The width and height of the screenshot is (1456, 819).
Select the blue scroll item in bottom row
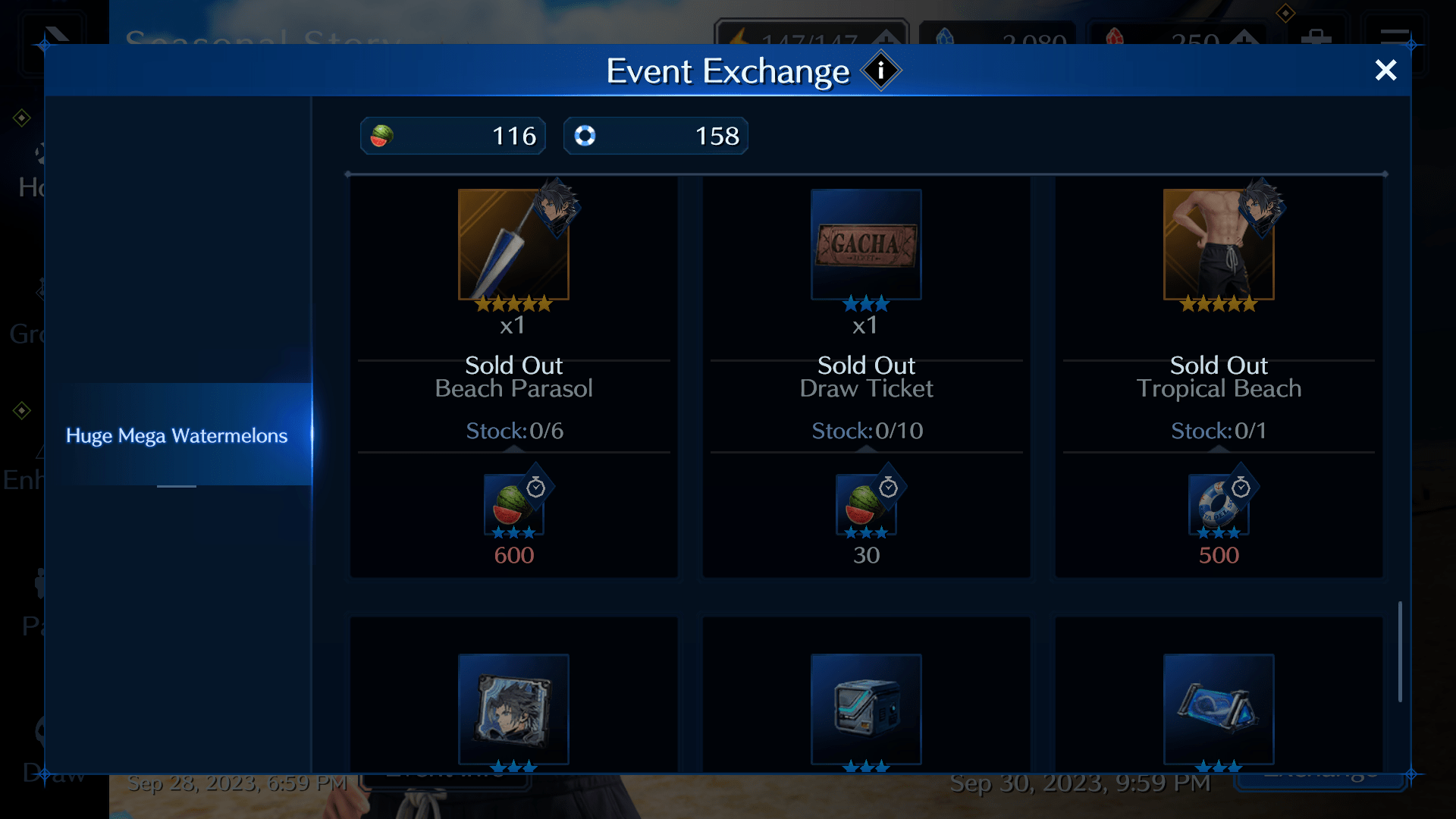[x=1219, y=710]
